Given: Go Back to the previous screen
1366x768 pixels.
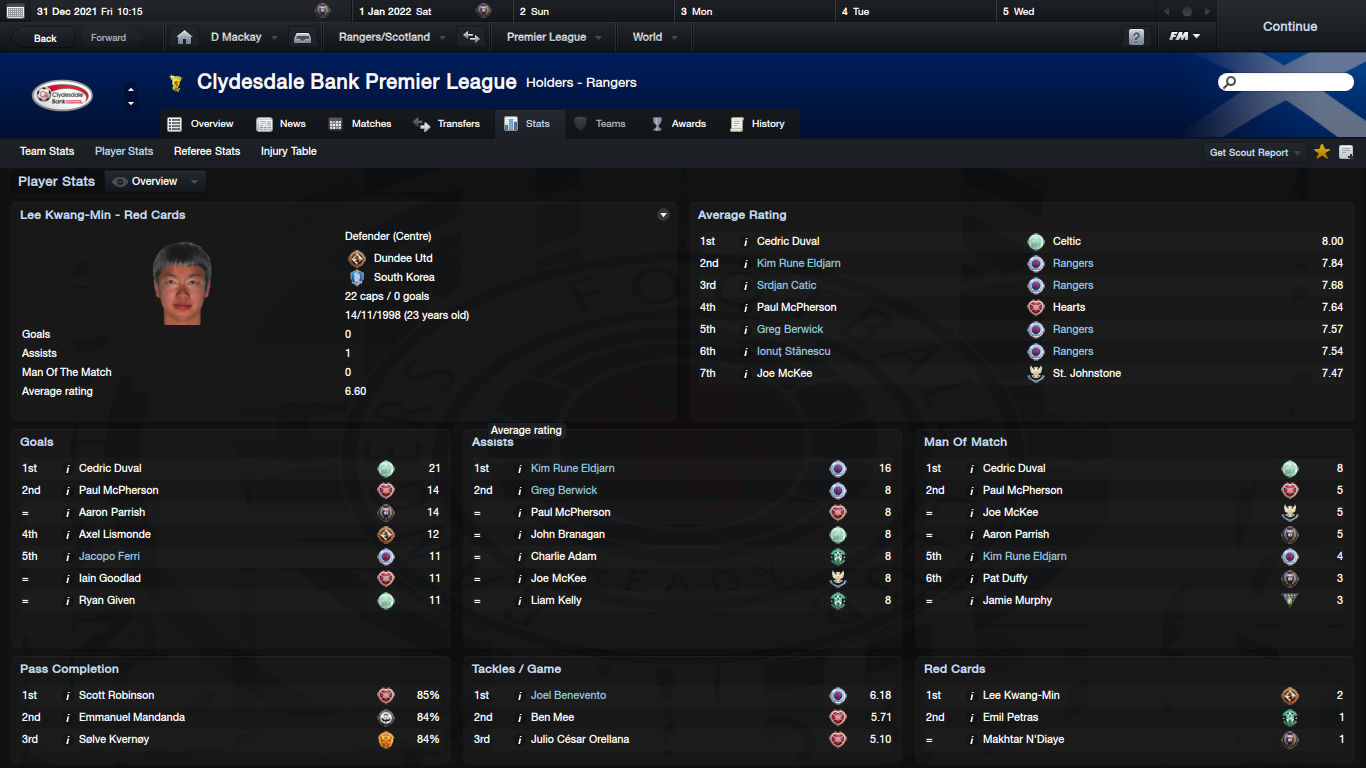Looking at the screenshot, I should pyautogui.click(x=45, y=38).
